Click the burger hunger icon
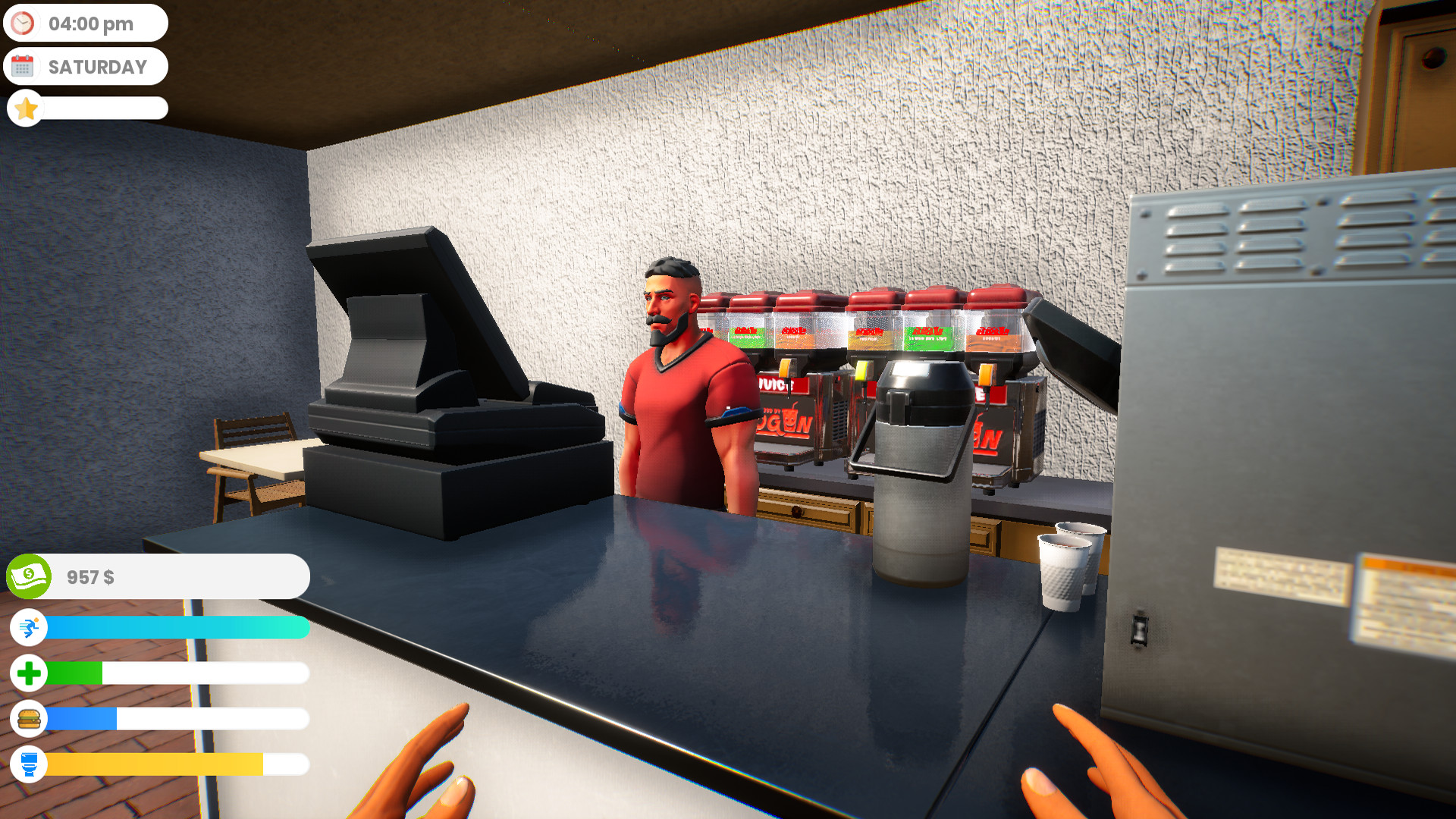 28,719
